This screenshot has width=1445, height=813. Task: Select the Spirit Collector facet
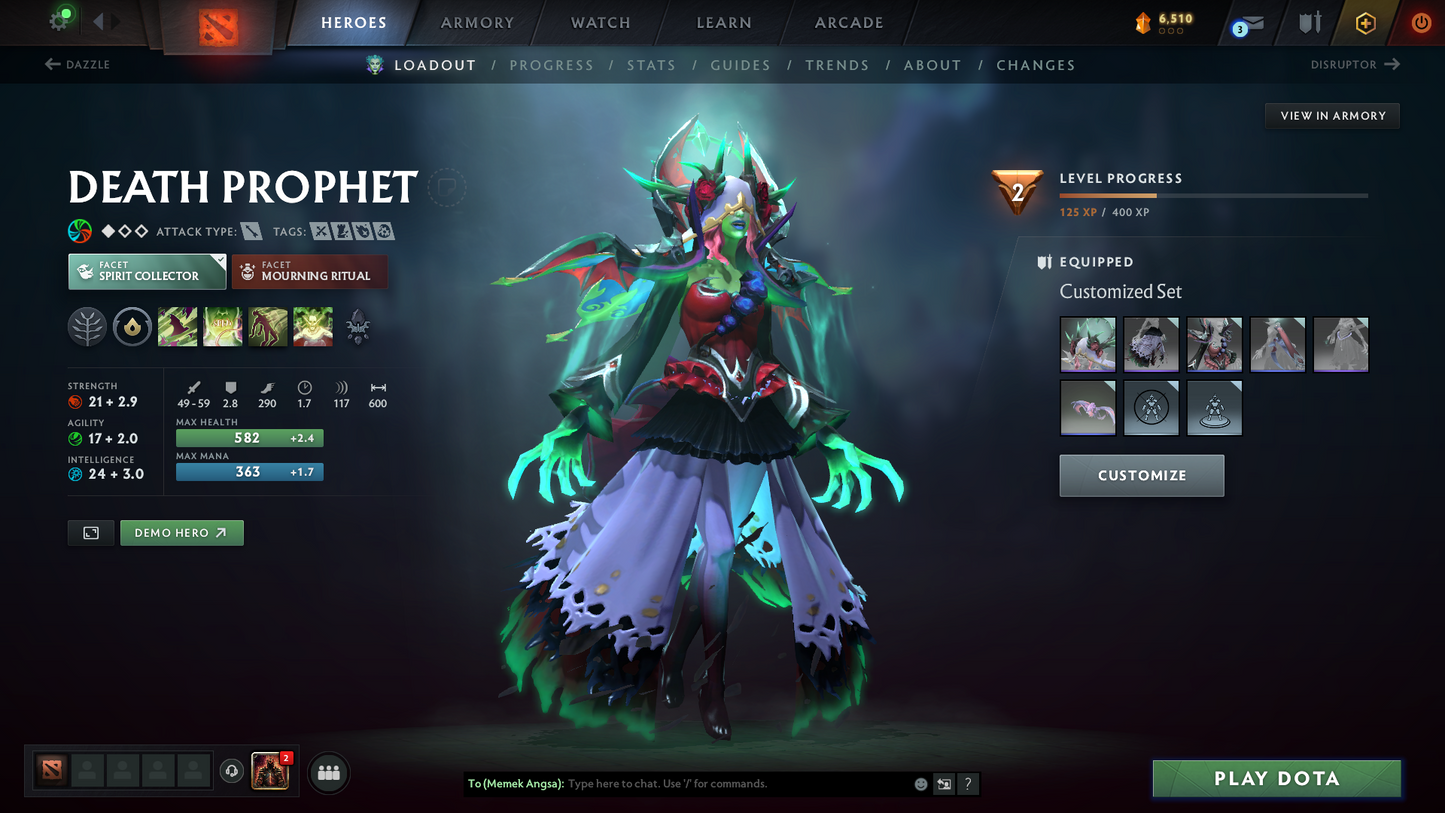pyautogui.click(x=146, y=271)
